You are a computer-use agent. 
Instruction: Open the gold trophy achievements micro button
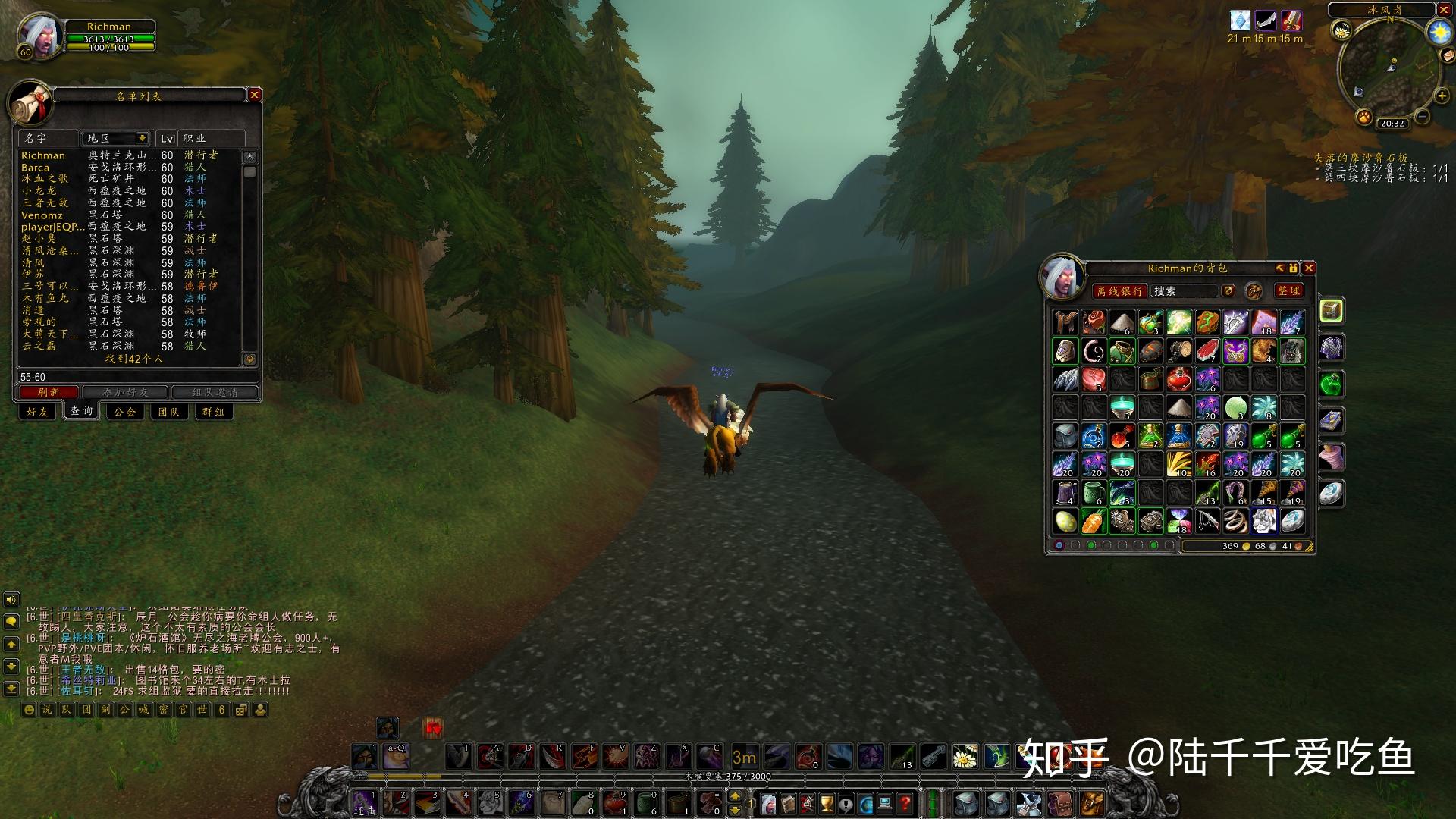click(827, 802)
